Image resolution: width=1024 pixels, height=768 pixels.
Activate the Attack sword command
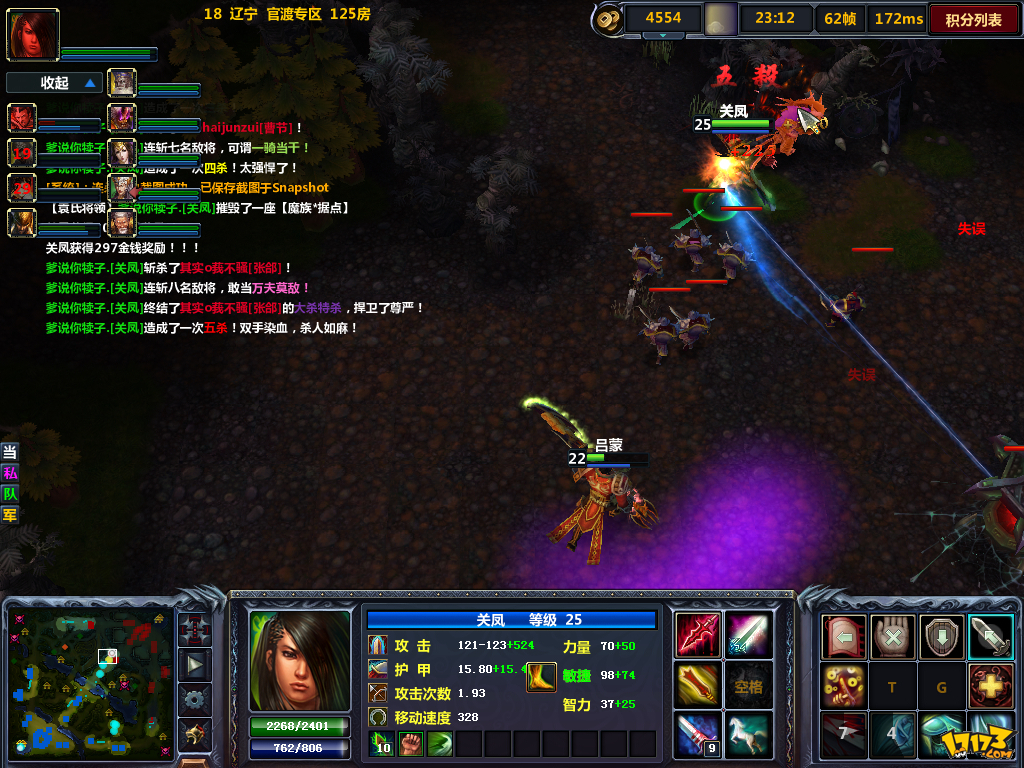(x=991, y=637)
